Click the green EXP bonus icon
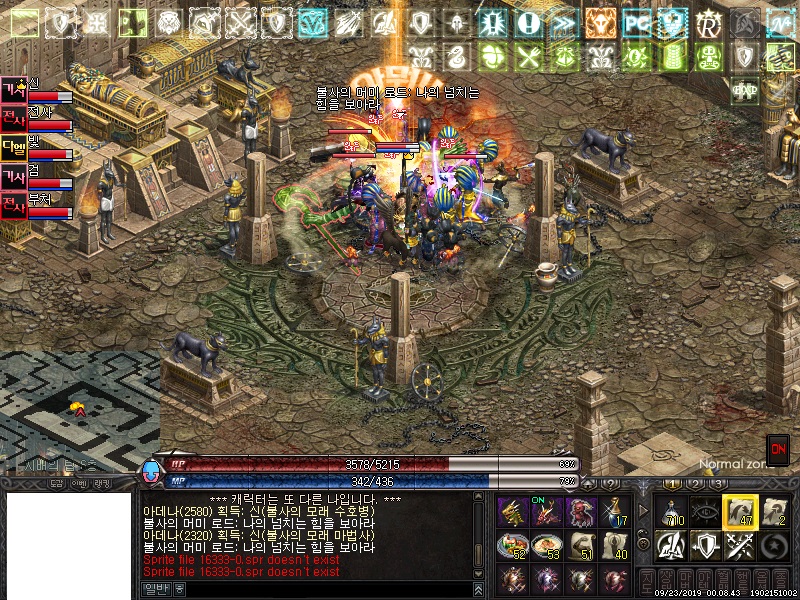This screenshot has width=800, height=600. 744,88
